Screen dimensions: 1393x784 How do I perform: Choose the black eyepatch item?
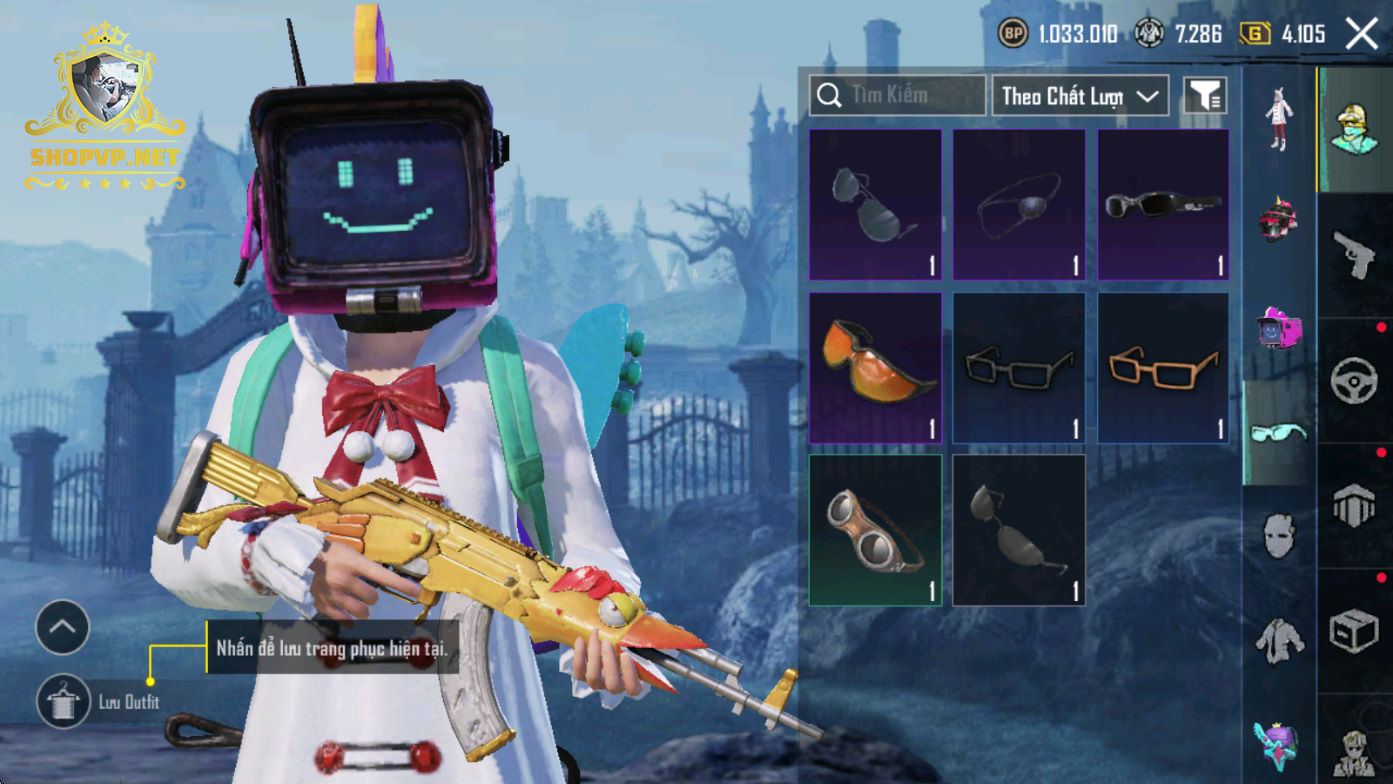(1019, 204)
